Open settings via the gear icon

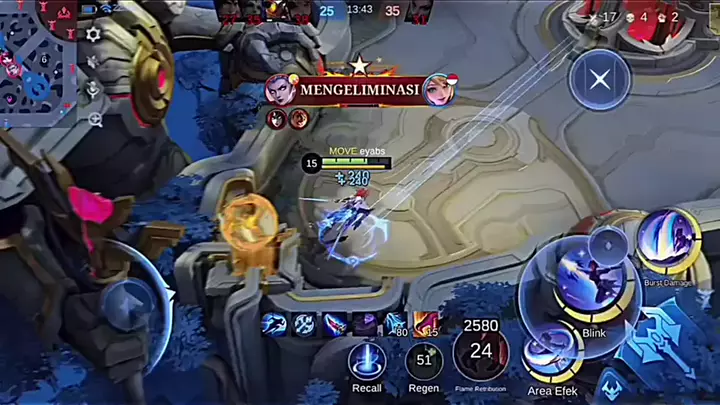pos(93,34)
